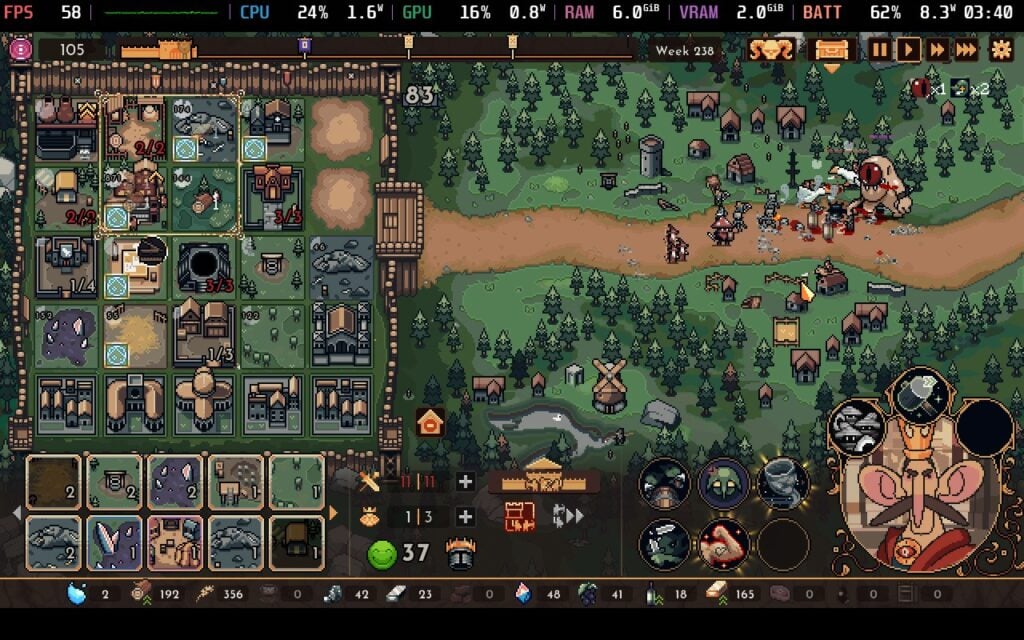Select the stone well tile card
The width and height of the screenshot is (1024, 640).
(x=114, y=482)
